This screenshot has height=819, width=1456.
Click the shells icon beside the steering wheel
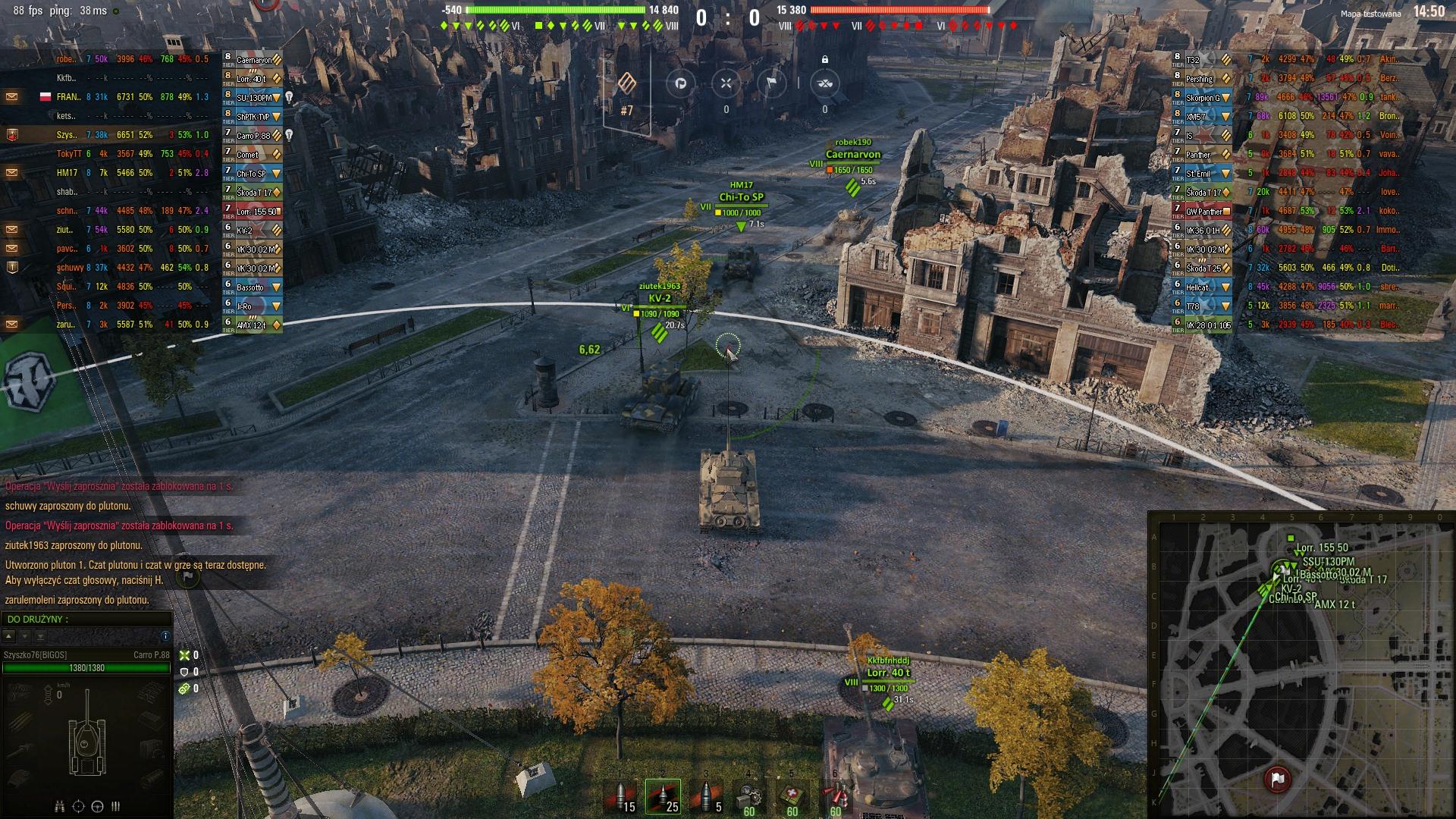coord(115,807)
